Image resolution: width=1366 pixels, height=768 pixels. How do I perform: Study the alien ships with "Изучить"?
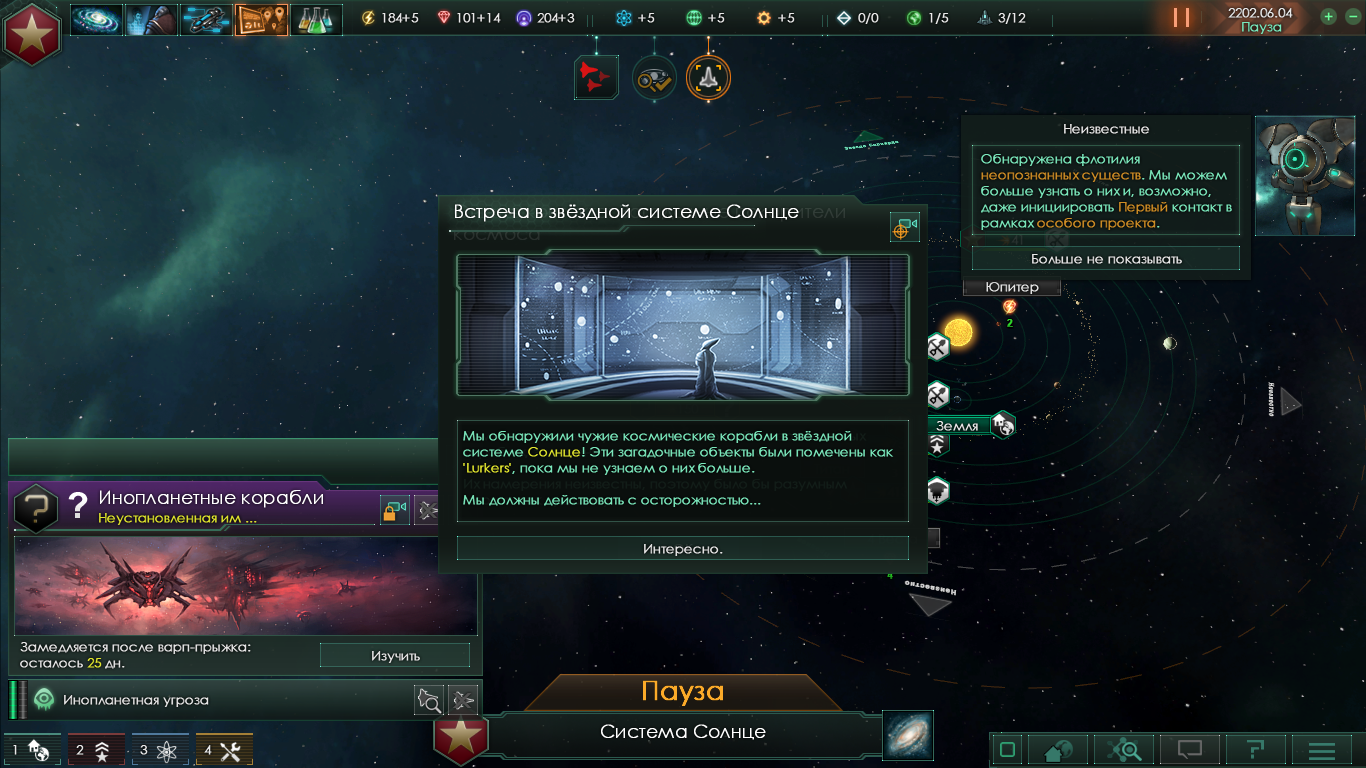395,656
